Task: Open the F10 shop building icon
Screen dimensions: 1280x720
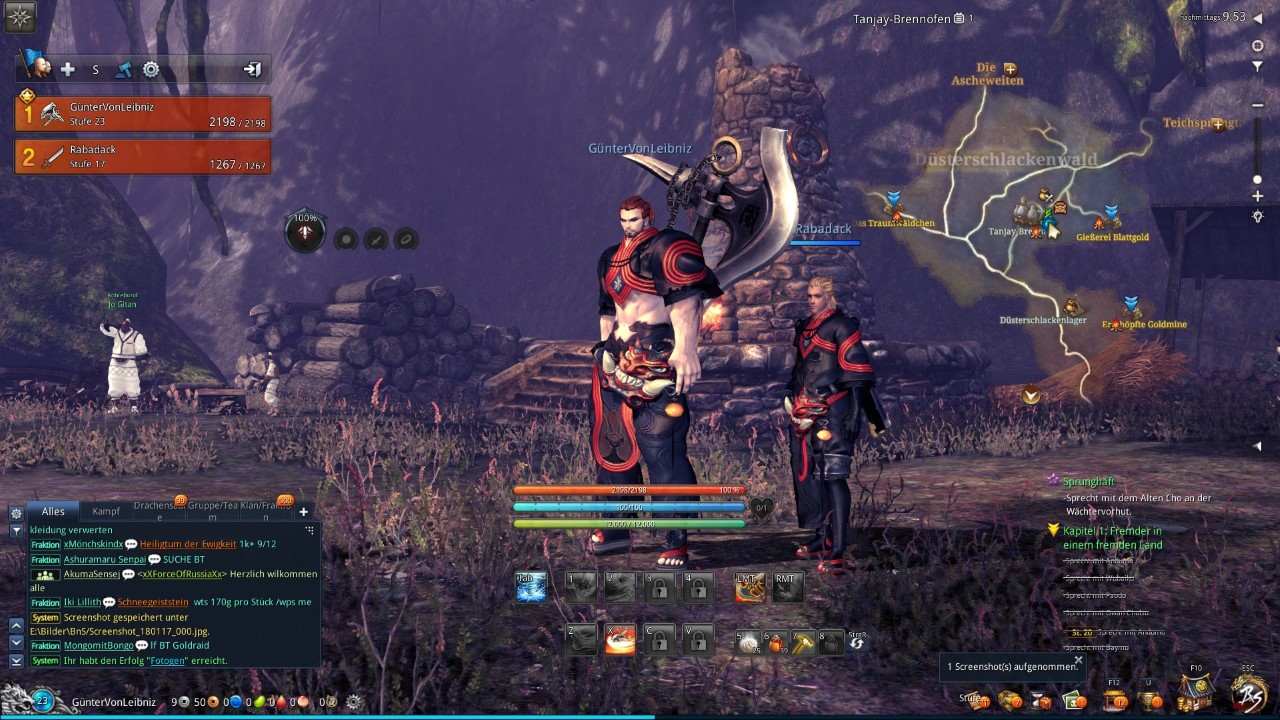Action: pyautogui.click(x=1196, y=690)
